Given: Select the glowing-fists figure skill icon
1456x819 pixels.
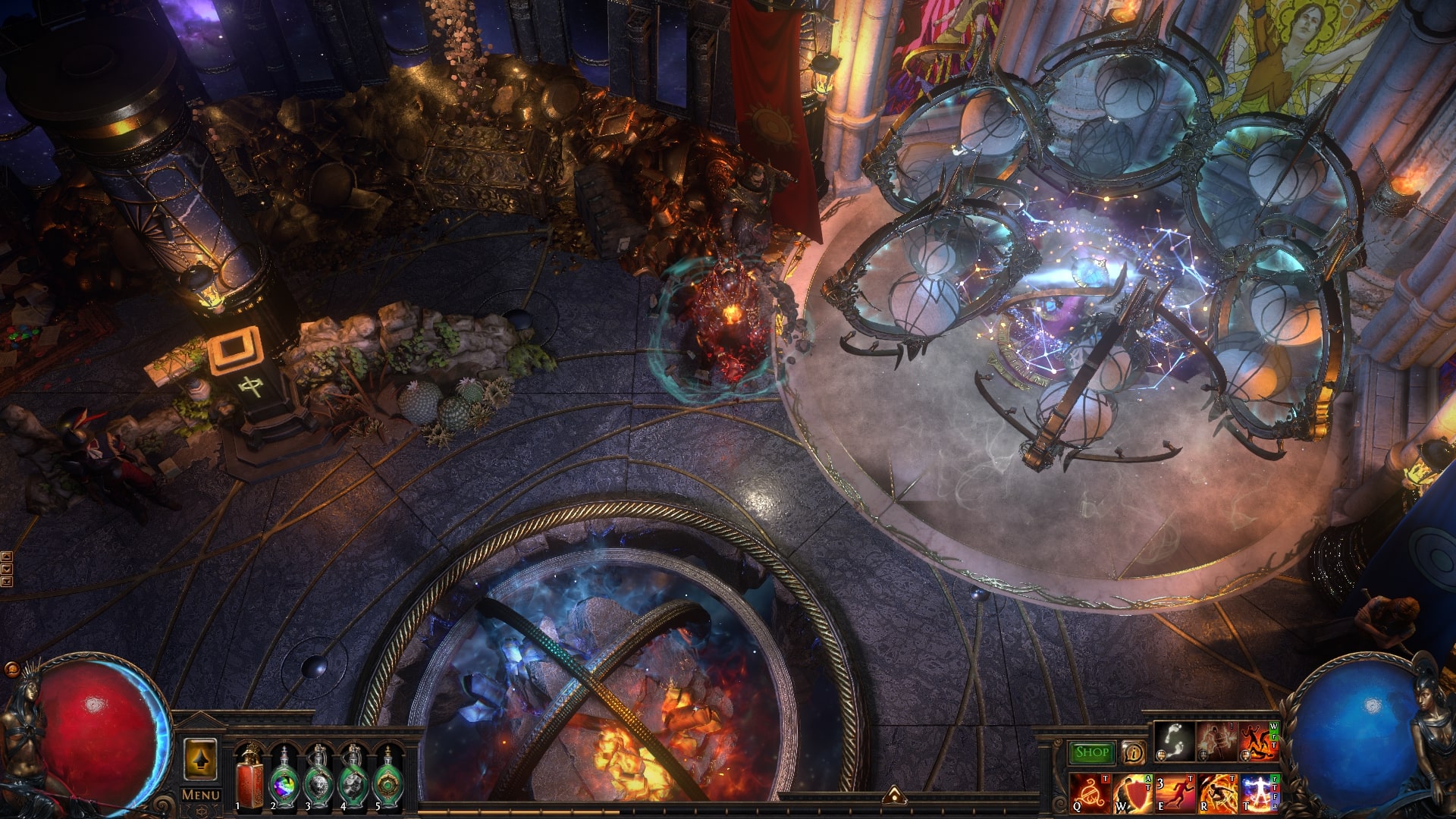Looking at the screenshot, I should coord(1216,742).
